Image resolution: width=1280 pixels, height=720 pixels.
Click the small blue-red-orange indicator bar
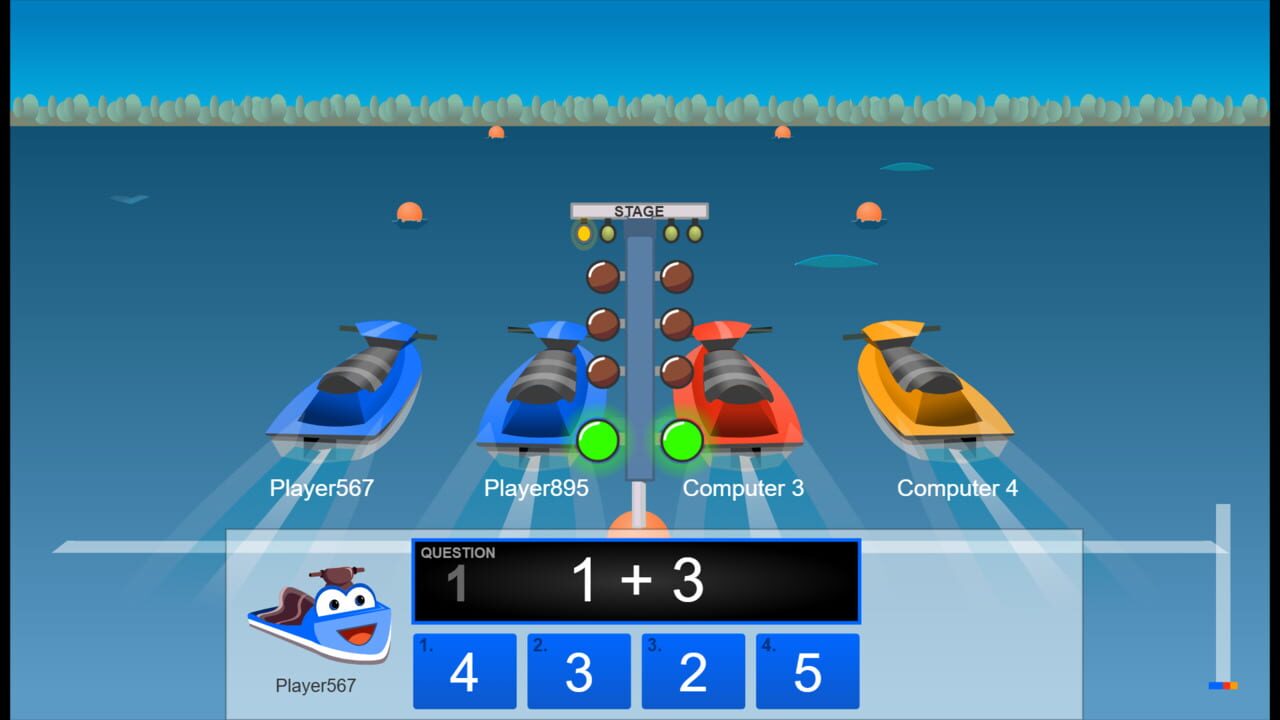[1224, 686]
